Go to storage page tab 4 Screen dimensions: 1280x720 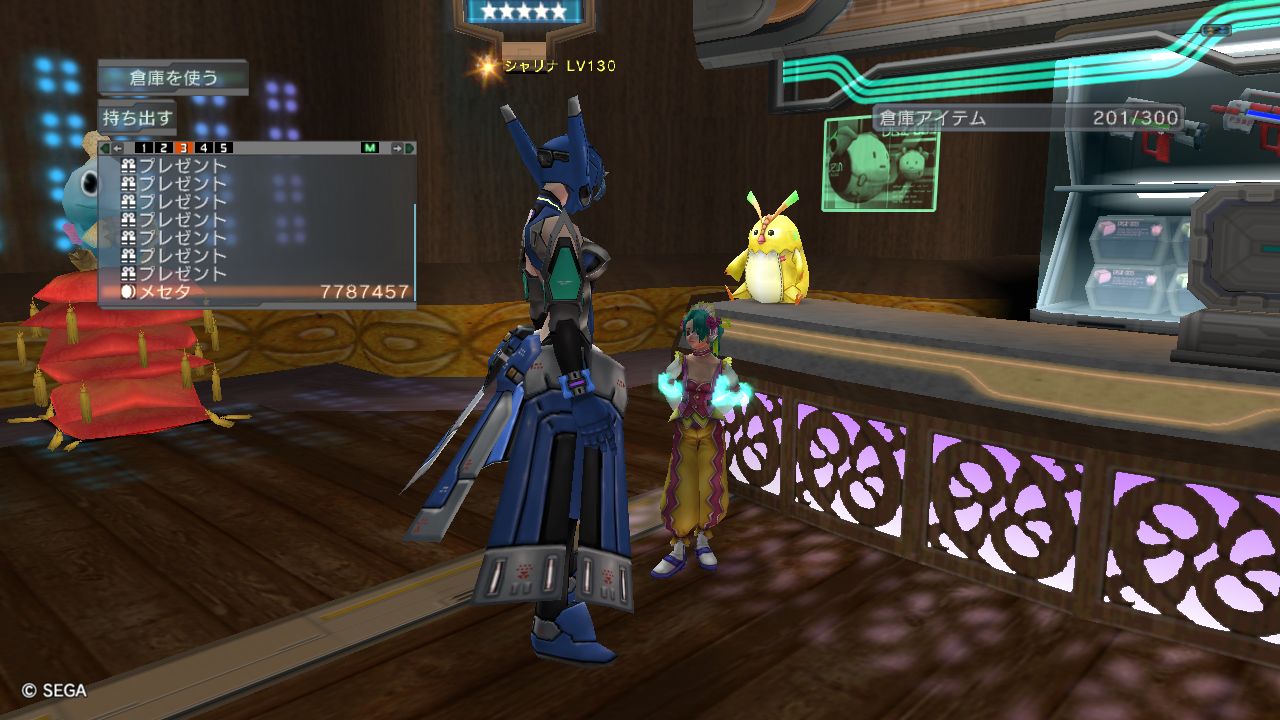click(203, 148)
